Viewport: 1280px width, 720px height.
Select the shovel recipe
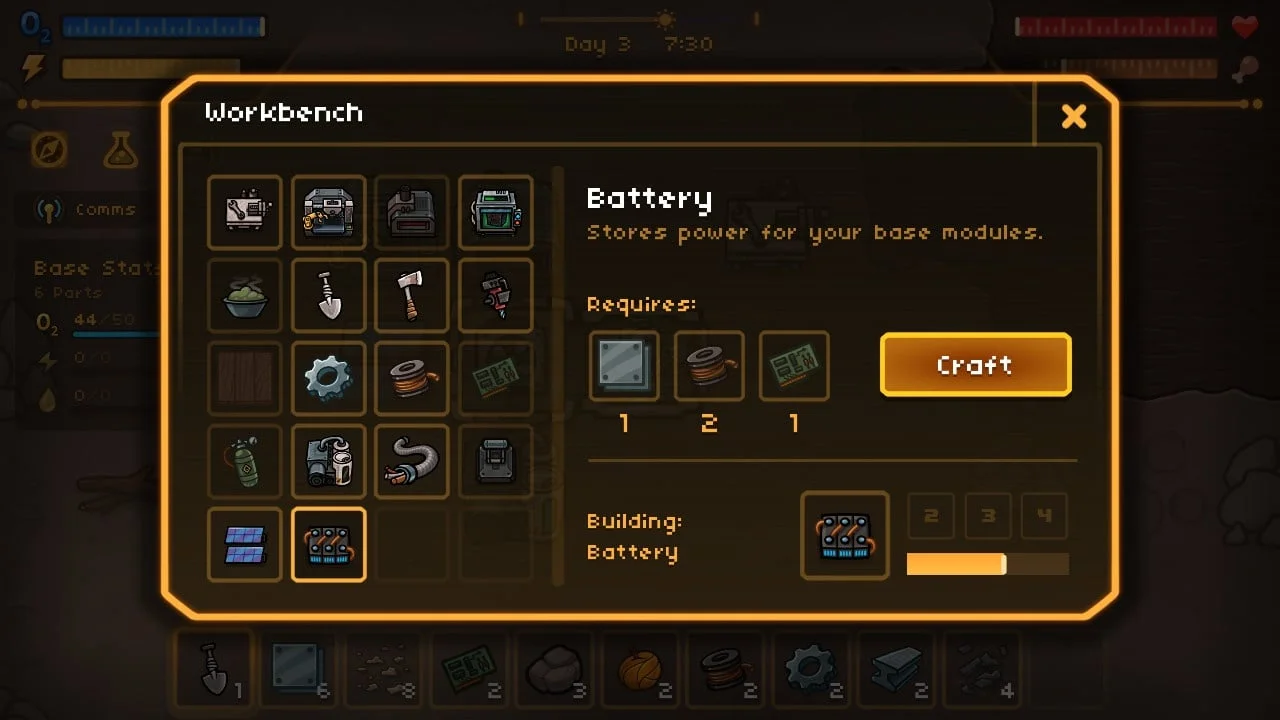(x=329, y=295)
